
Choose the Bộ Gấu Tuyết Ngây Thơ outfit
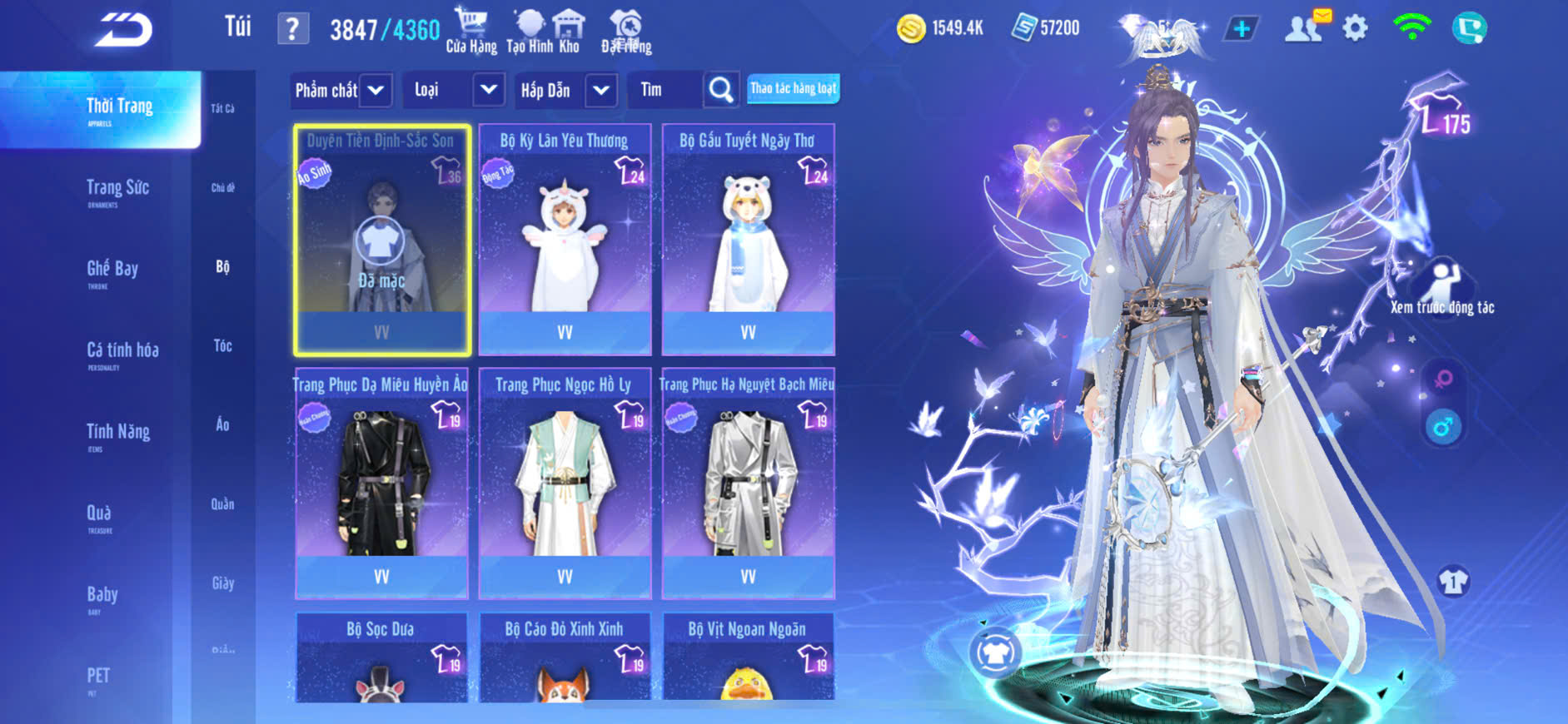click(748, 240)
